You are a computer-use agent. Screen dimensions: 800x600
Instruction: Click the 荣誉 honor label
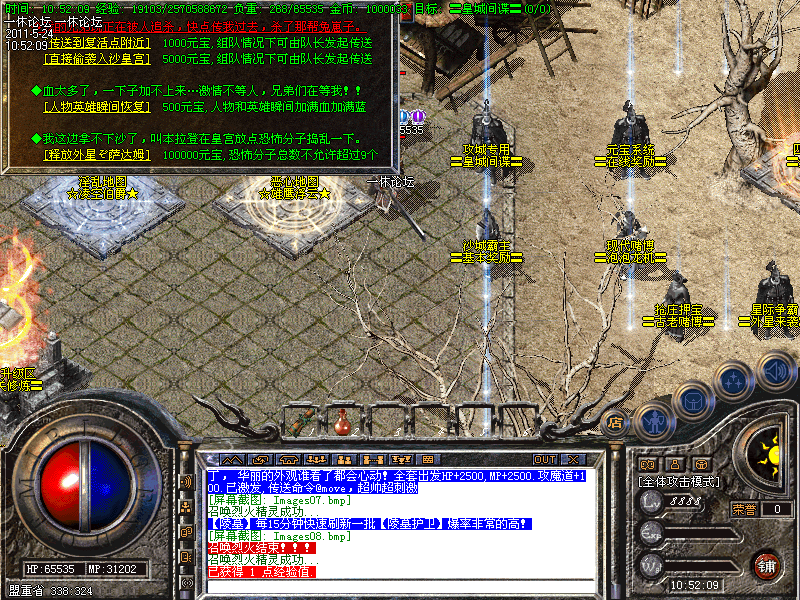tap(743, 509)
